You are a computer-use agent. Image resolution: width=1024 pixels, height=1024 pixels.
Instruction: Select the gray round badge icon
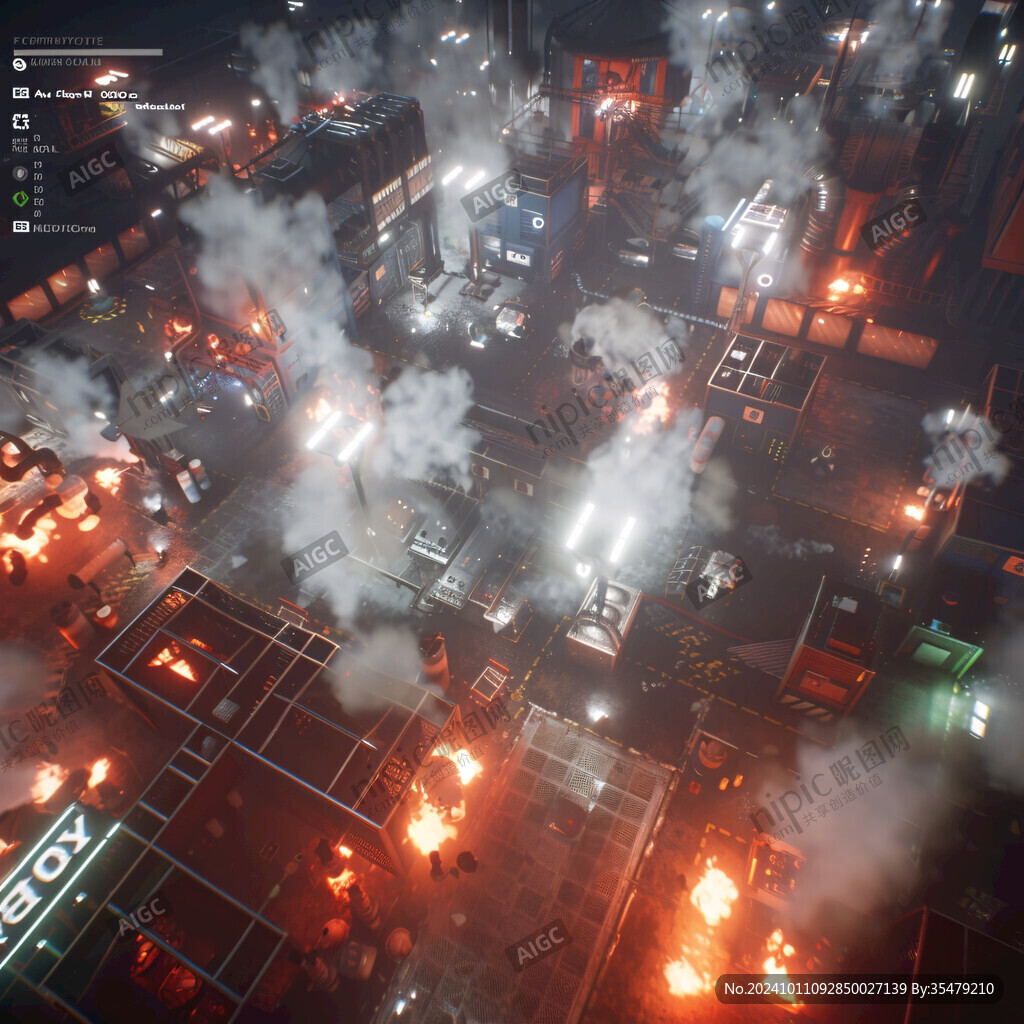point(20,173)
